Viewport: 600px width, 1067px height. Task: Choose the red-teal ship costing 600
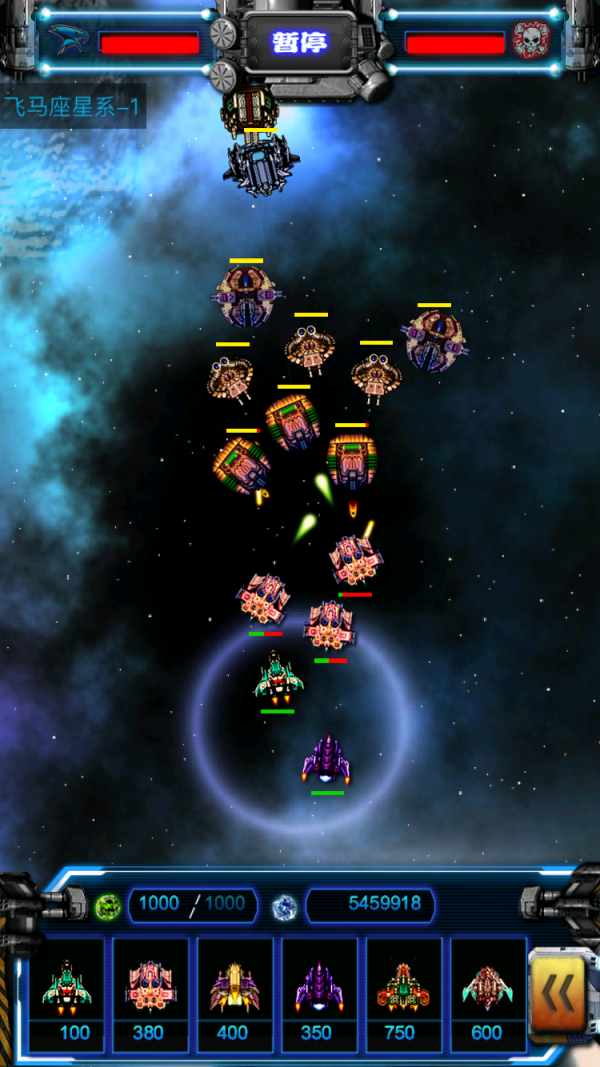click(x=487, y=994)
